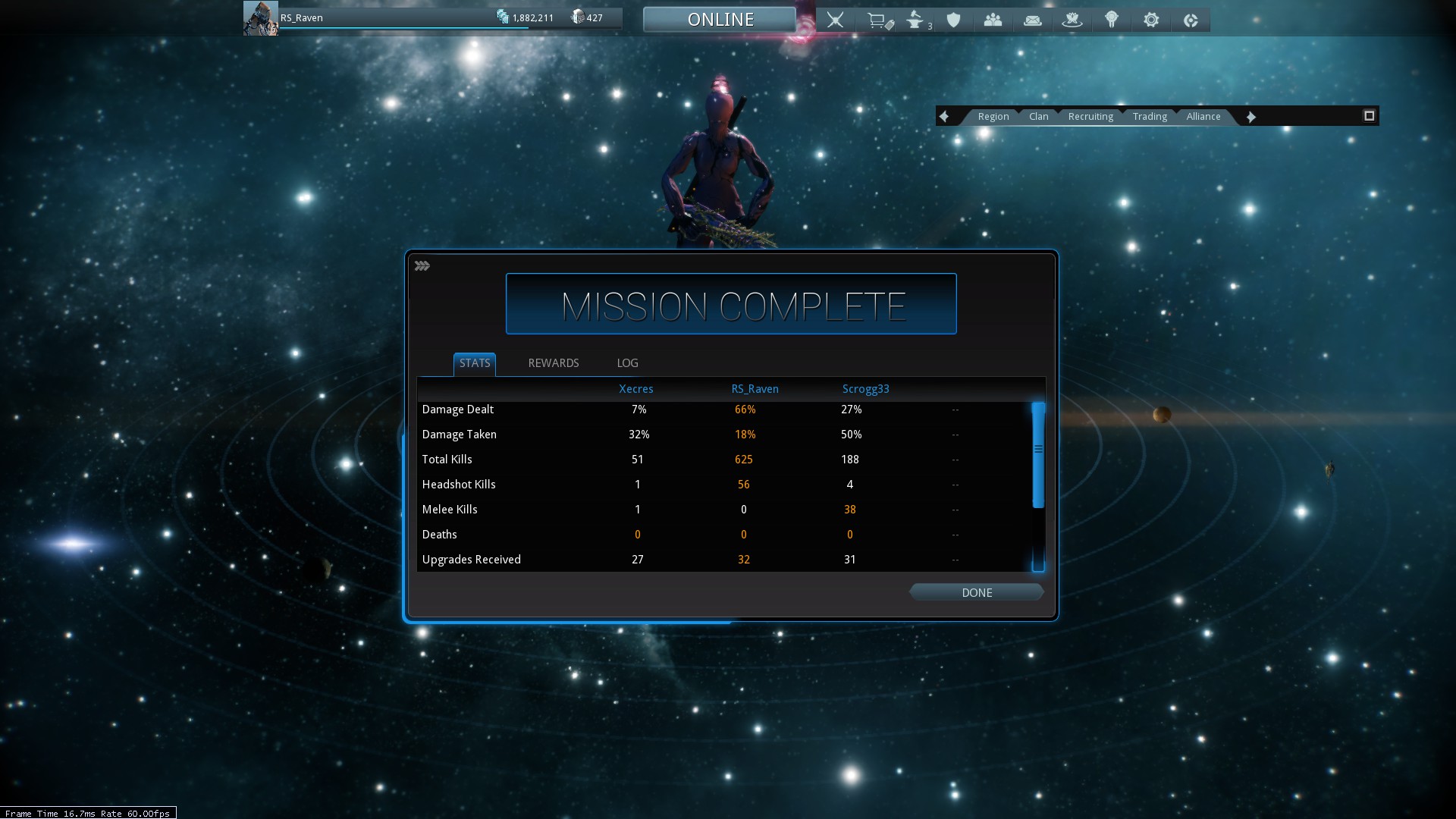The width and height of the screenshot is (1456, 819).
Task: Open the envelope inbox icon
Action: point(1032,20)
